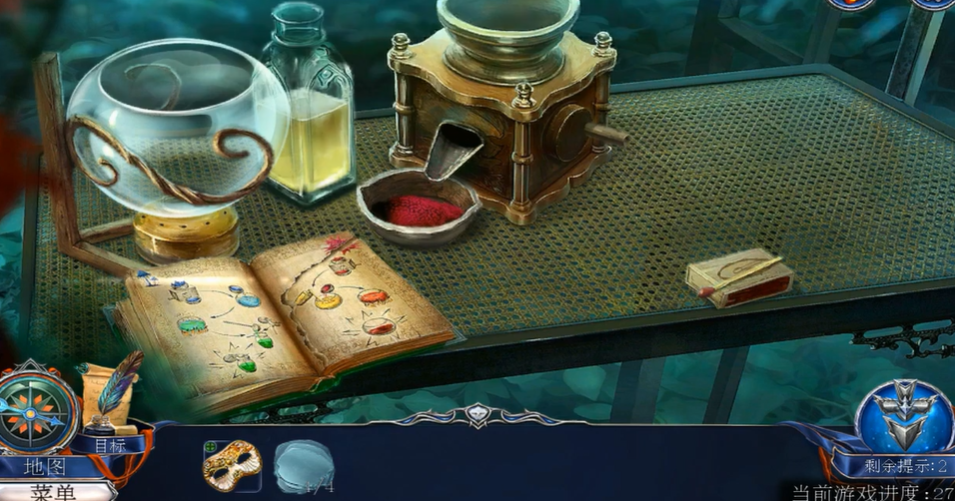Select the golden mask inventory item
955x501 pixels.
pyautogui.click(x=232, y=464)
